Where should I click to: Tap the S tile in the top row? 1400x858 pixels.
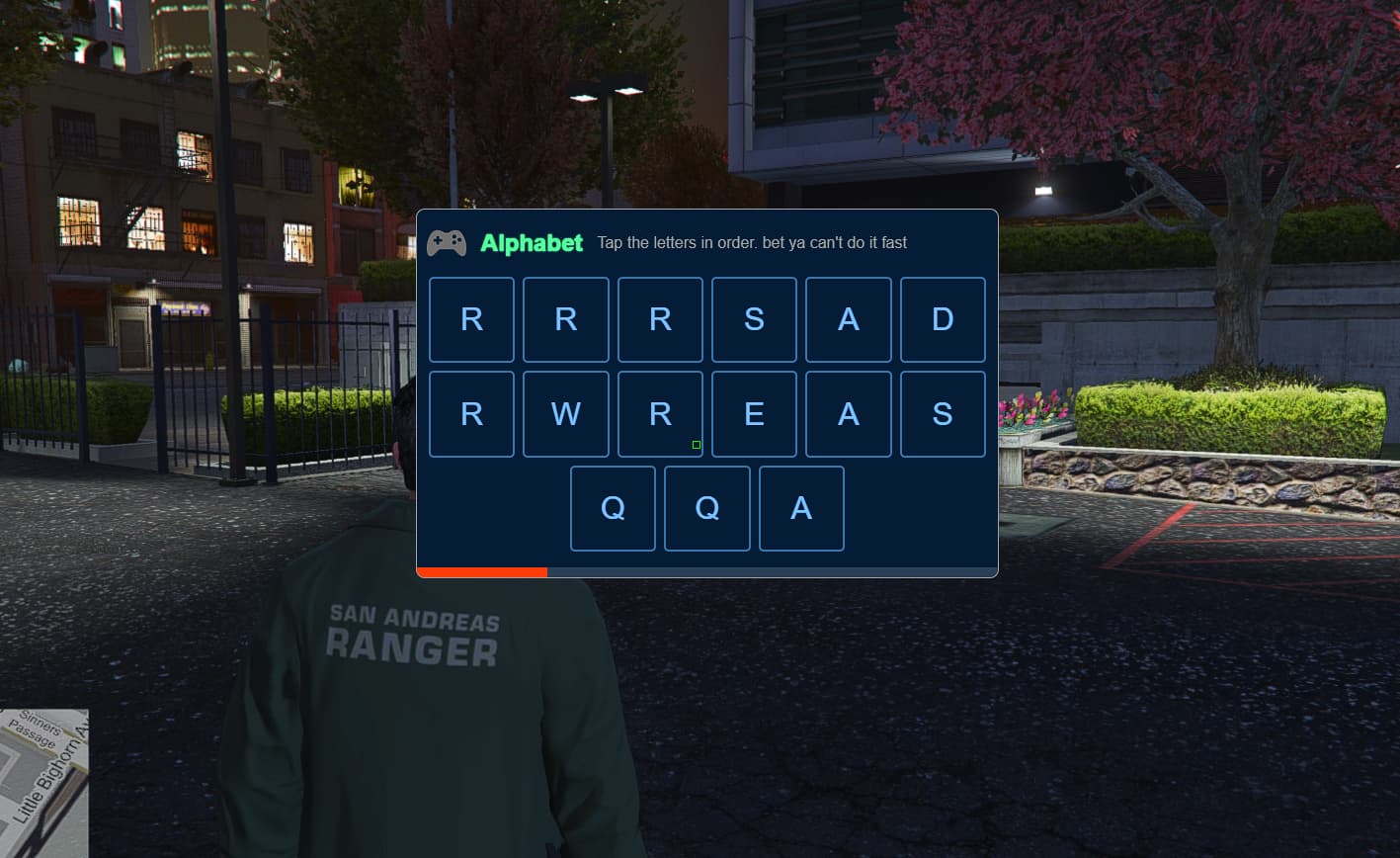click(754, 318)
